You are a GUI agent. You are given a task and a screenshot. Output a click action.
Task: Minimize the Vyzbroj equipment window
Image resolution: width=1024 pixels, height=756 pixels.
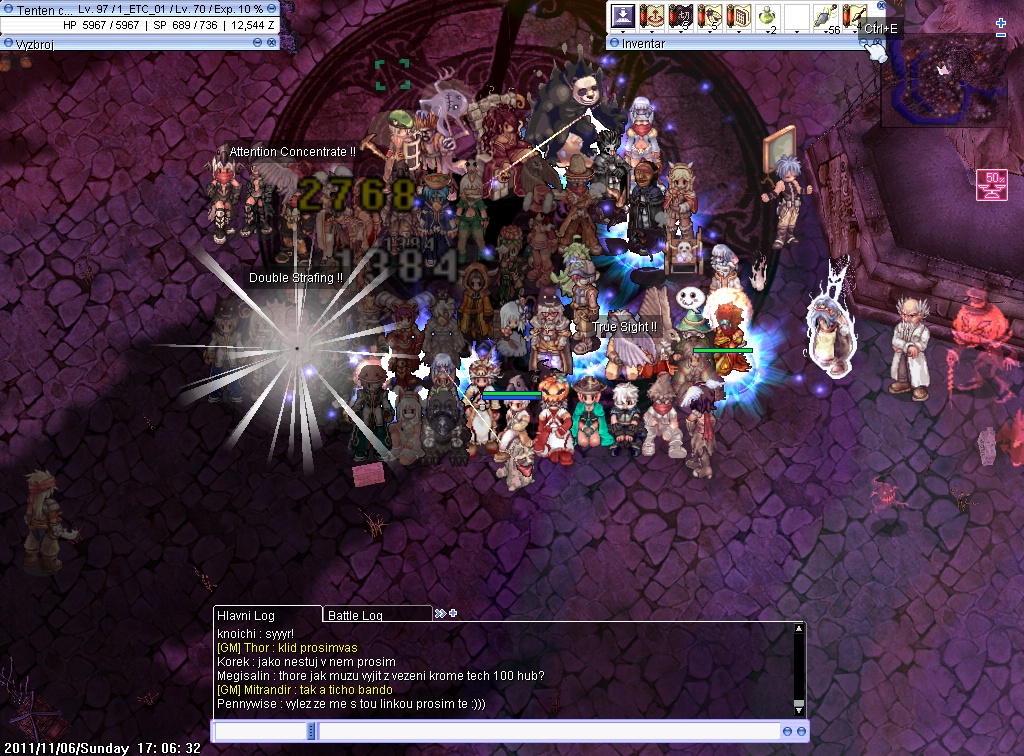coord(258,43)
